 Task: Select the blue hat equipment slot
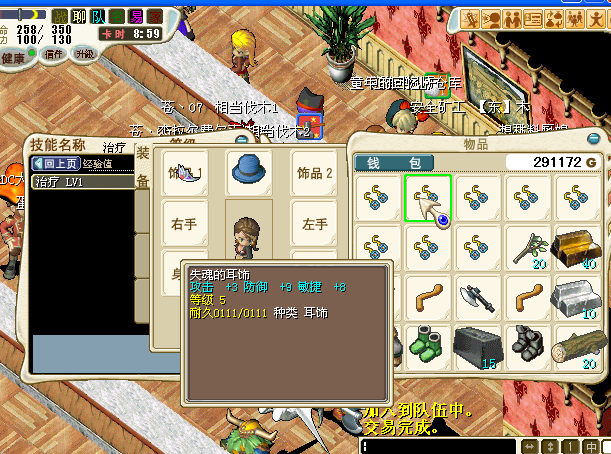249,172
